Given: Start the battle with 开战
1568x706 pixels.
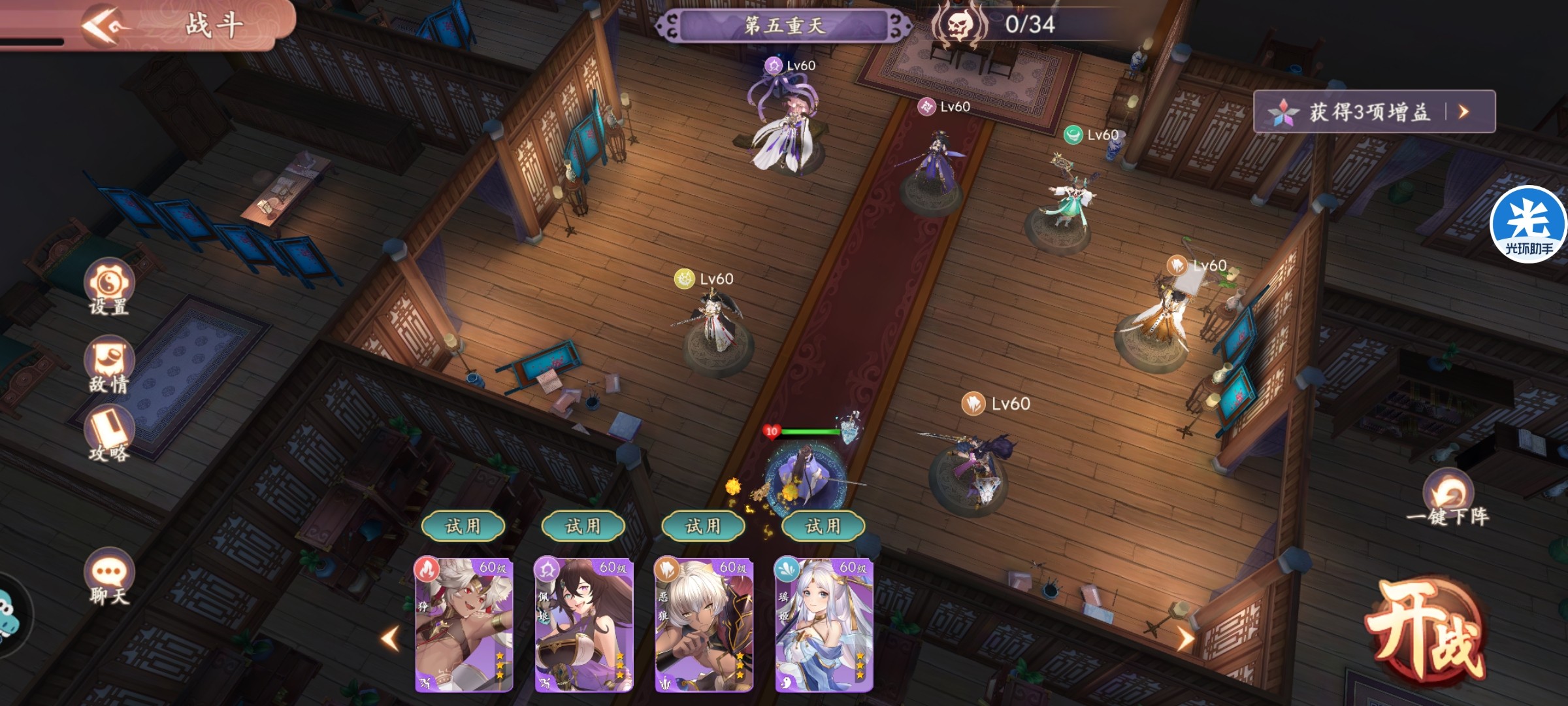Looking at the screenshot, I should (1424, 631).
